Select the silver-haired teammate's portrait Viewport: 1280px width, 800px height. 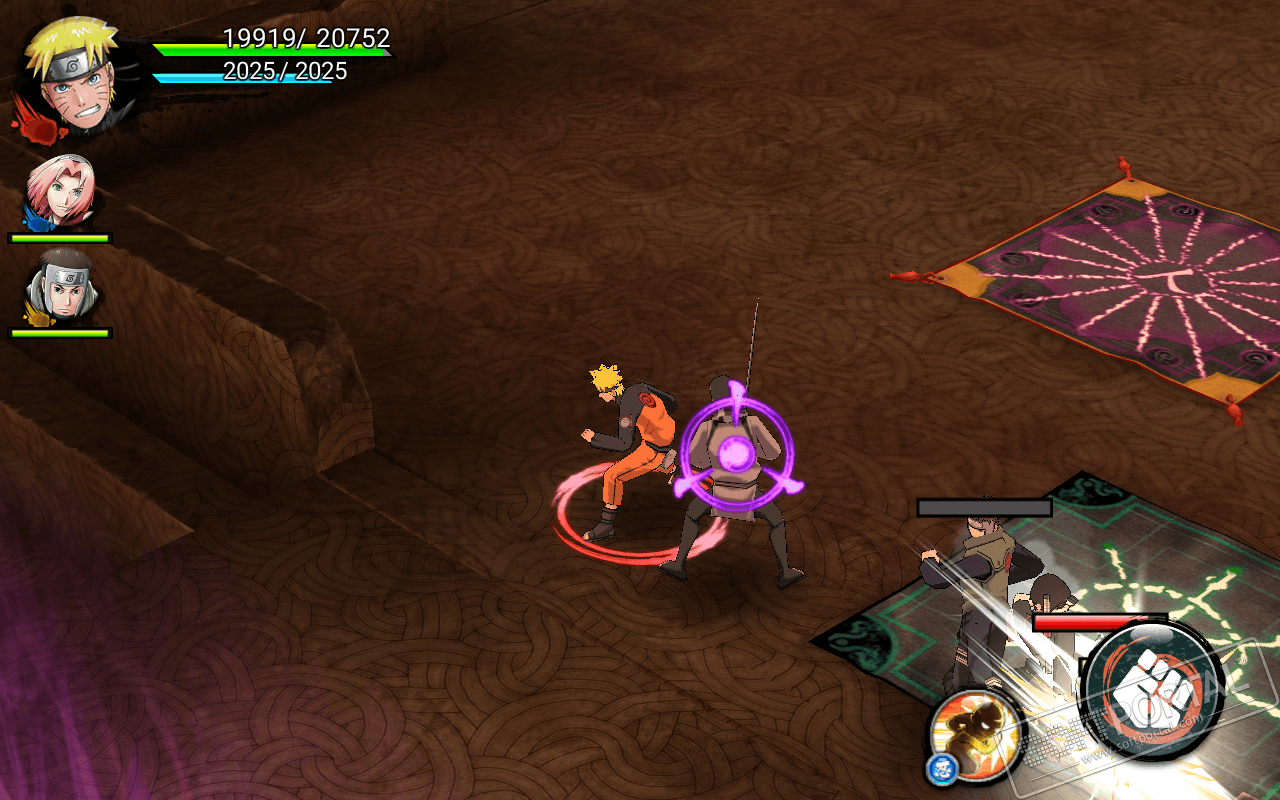coord(61,285)
